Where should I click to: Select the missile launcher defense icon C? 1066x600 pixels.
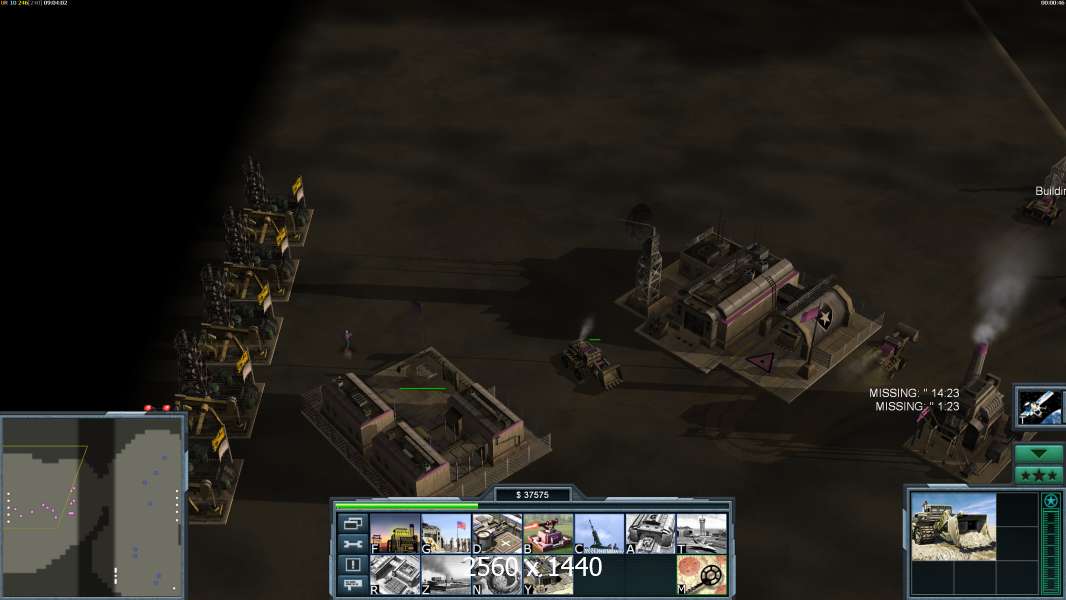pos(599,533)
